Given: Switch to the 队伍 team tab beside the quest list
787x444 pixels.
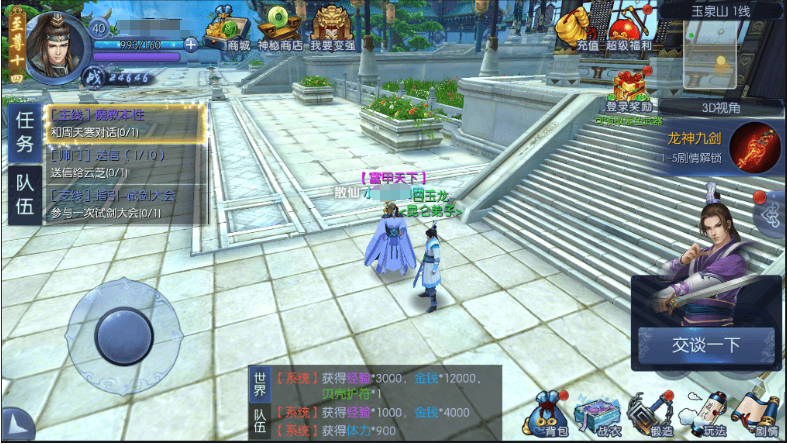Looking at the screenshot, I should point(24,193).
